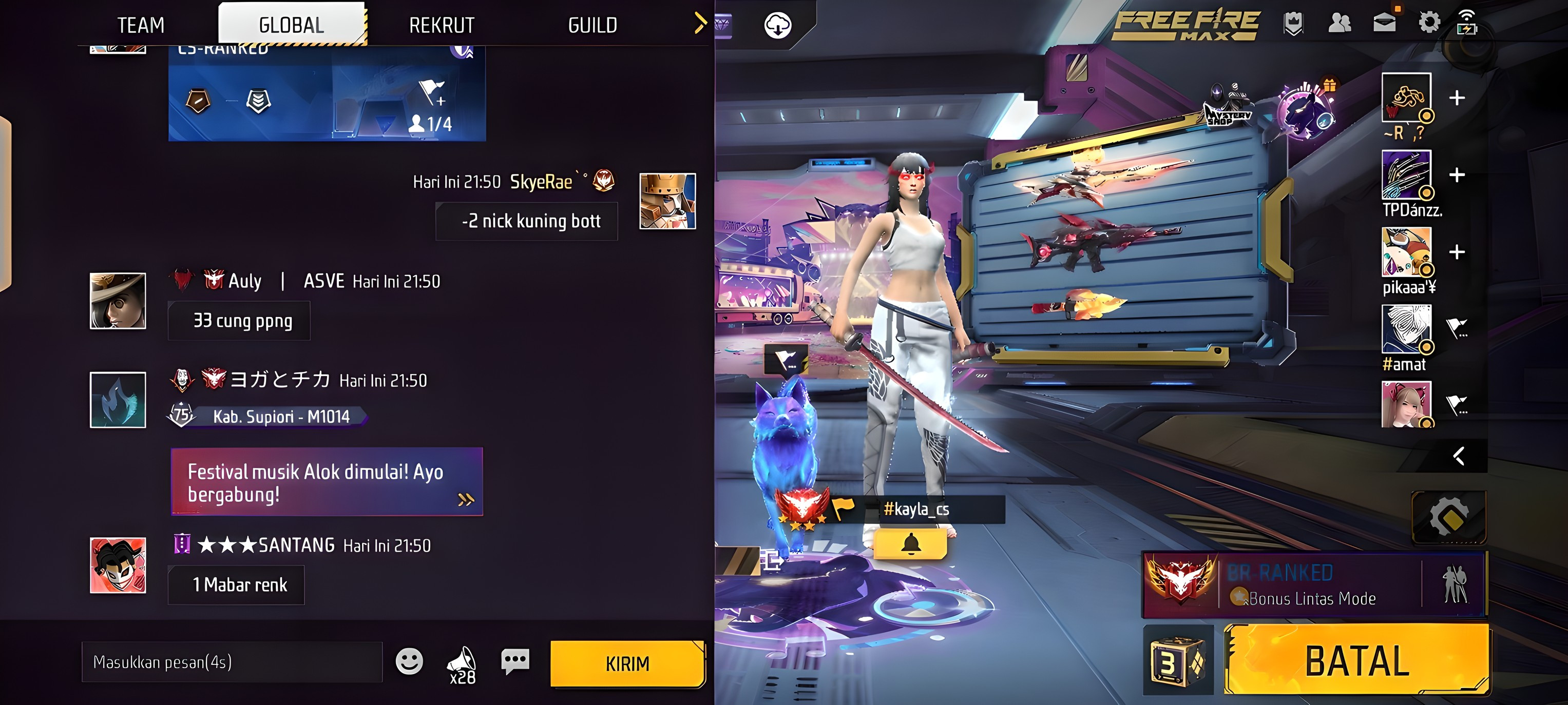
Task: View Auly's profile avatar
Action: [118, 301]
